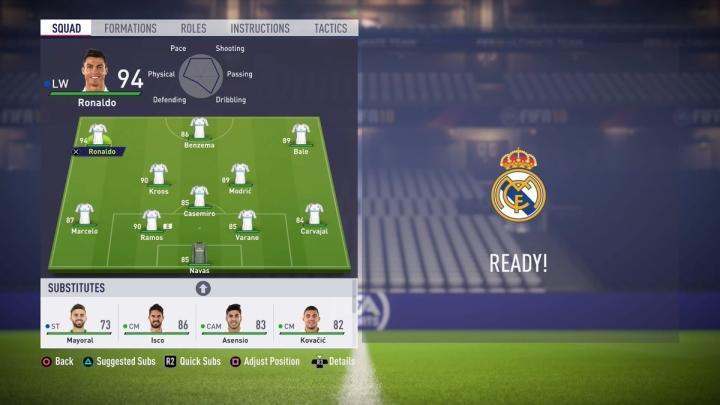Choose striker Benzema's shirt
720x405 pixels.
[199, 128]
